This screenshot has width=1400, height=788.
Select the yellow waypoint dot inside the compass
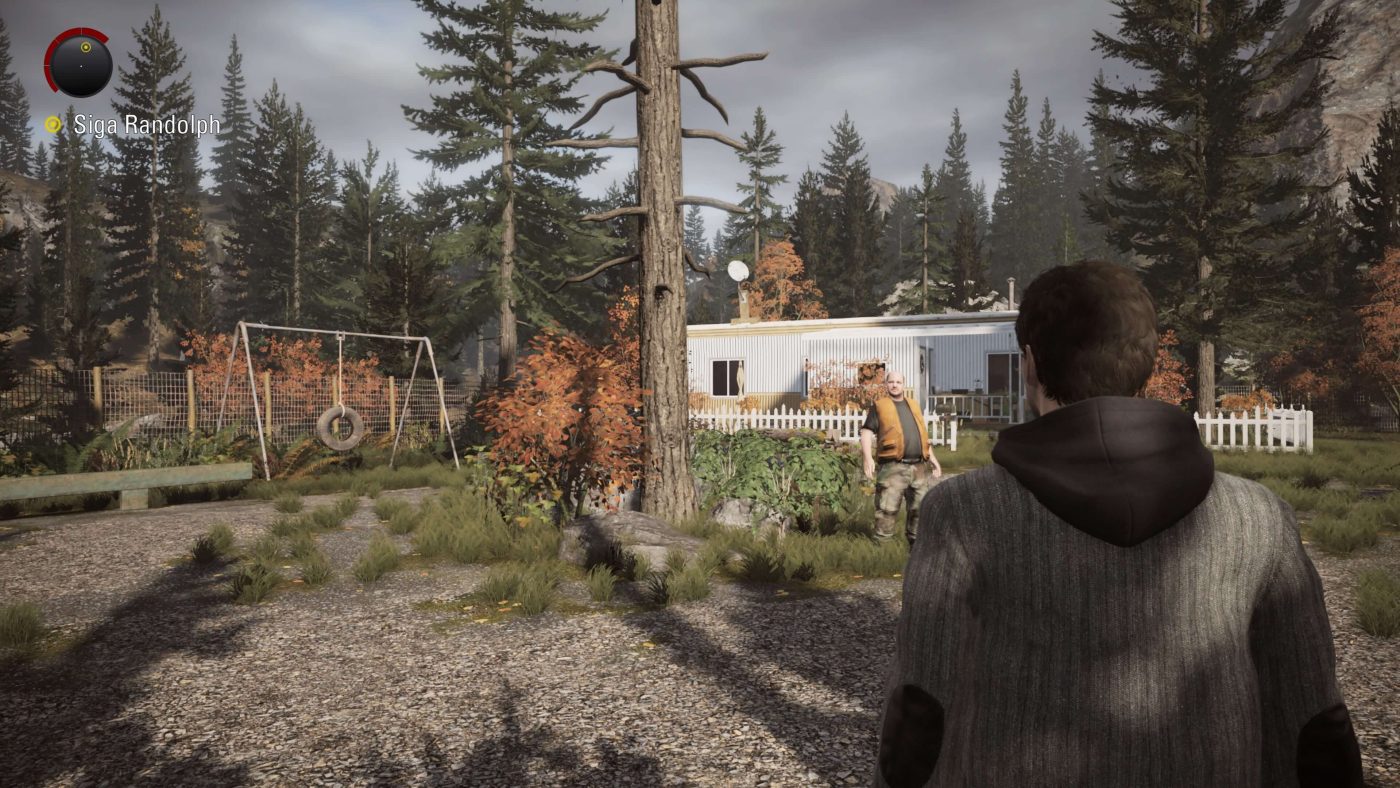tap(86, 47)
